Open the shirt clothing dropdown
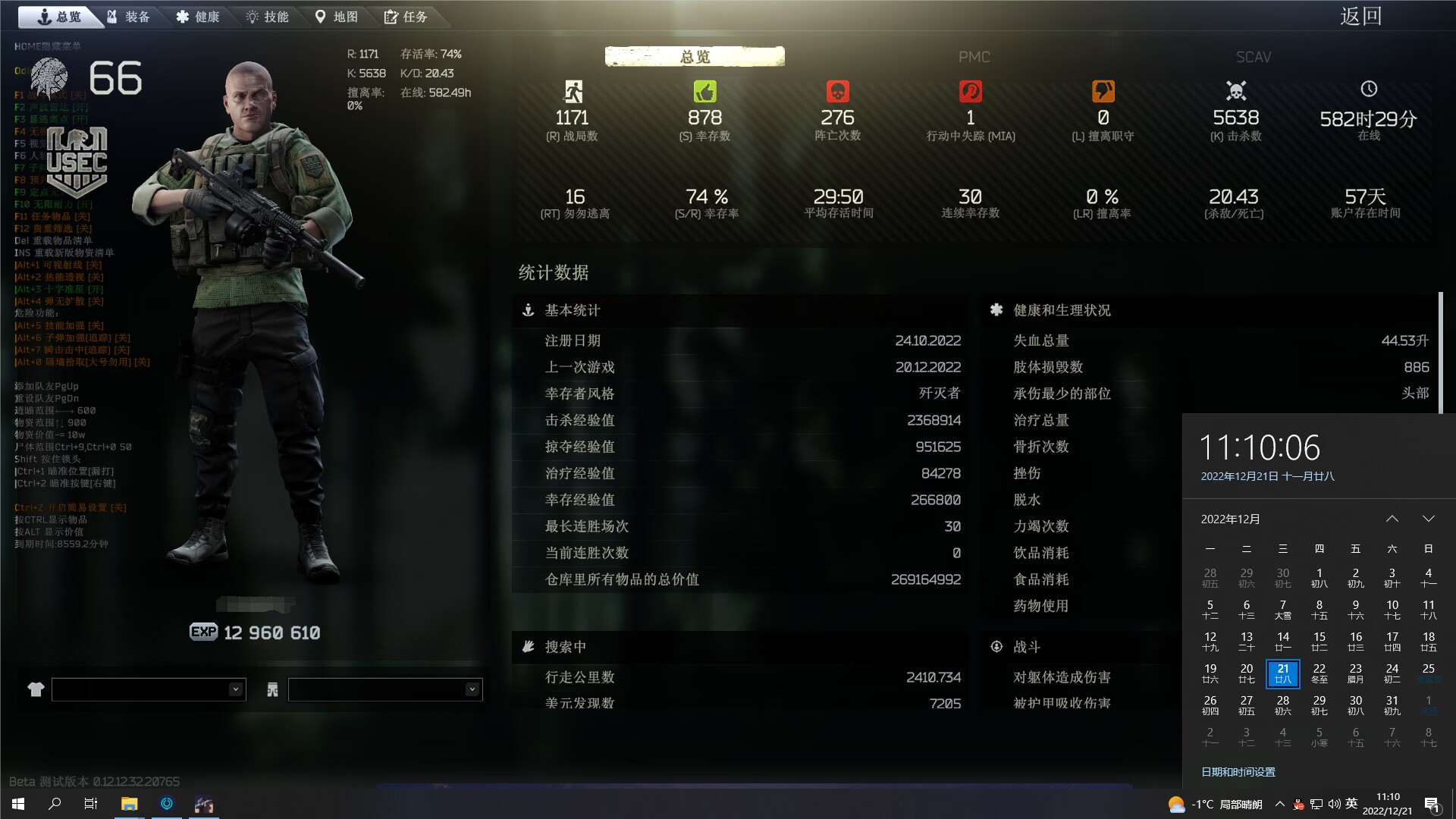1456x819 pixels. (x=149, y=689)
